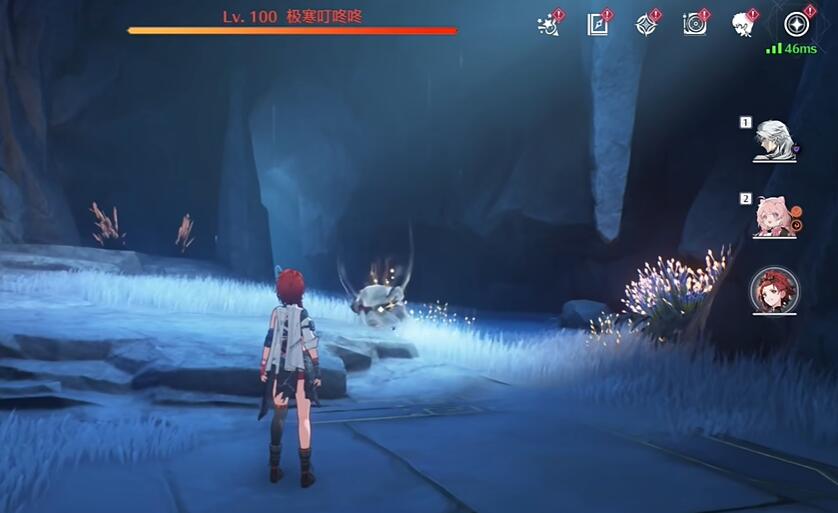This screenshot has width=838, height=513.
Task: Switch to the pink-haired party member
Action: pyautogui.click(x=773, y=217)
